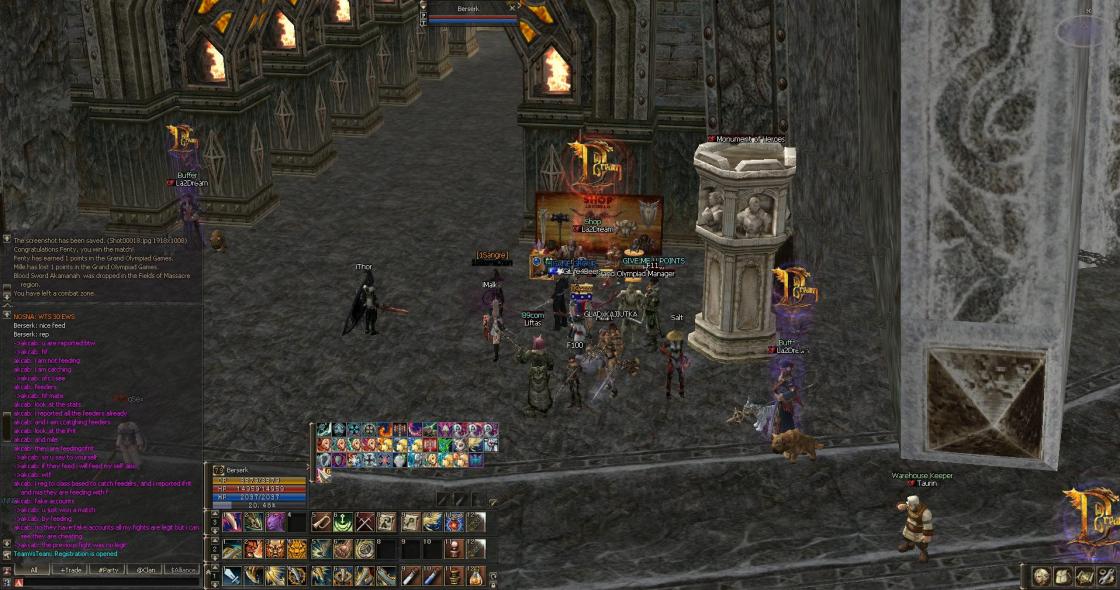The height and width of the screenshot is (590, 1120).
Task: Use the orange potion in the last hotbar slot
Action: pos(476,576)
